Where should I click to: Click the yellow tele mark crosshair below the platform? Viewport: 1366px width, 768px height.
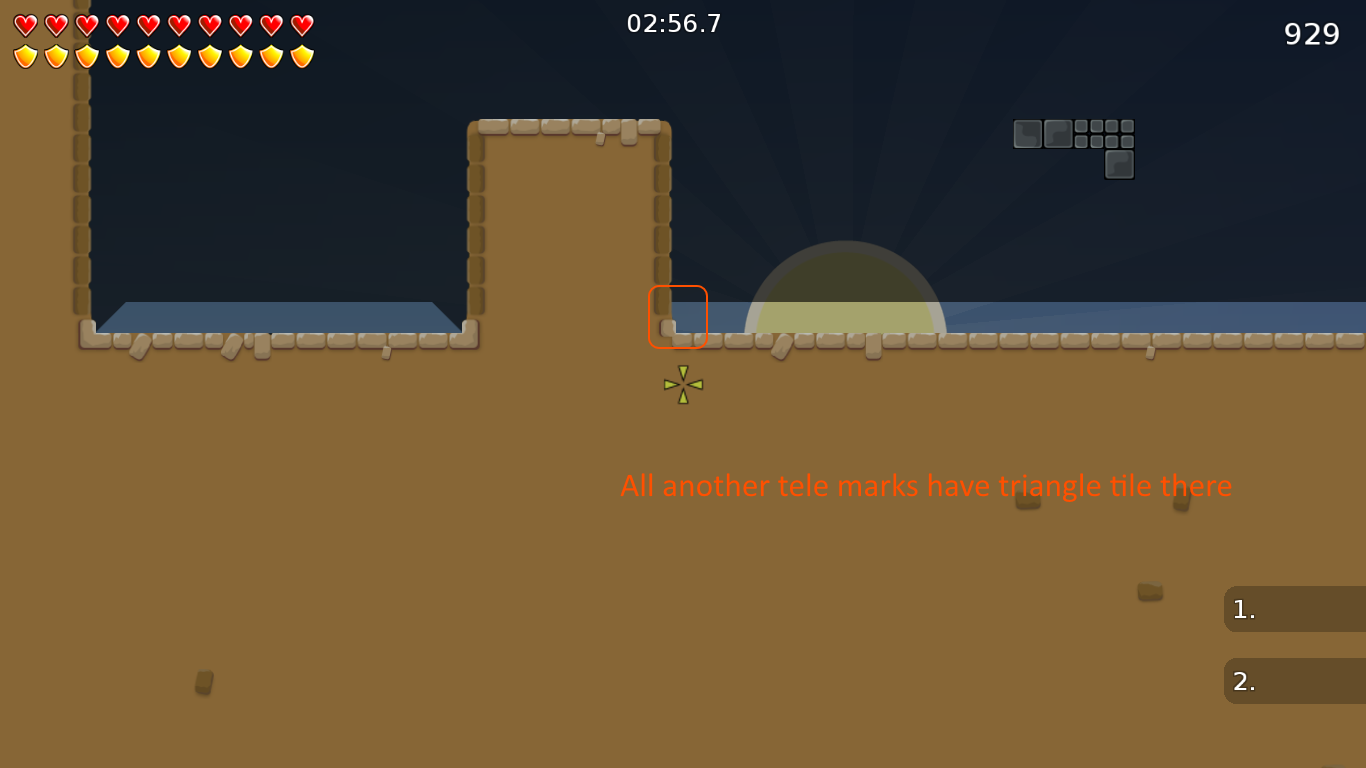coord(681,384)
